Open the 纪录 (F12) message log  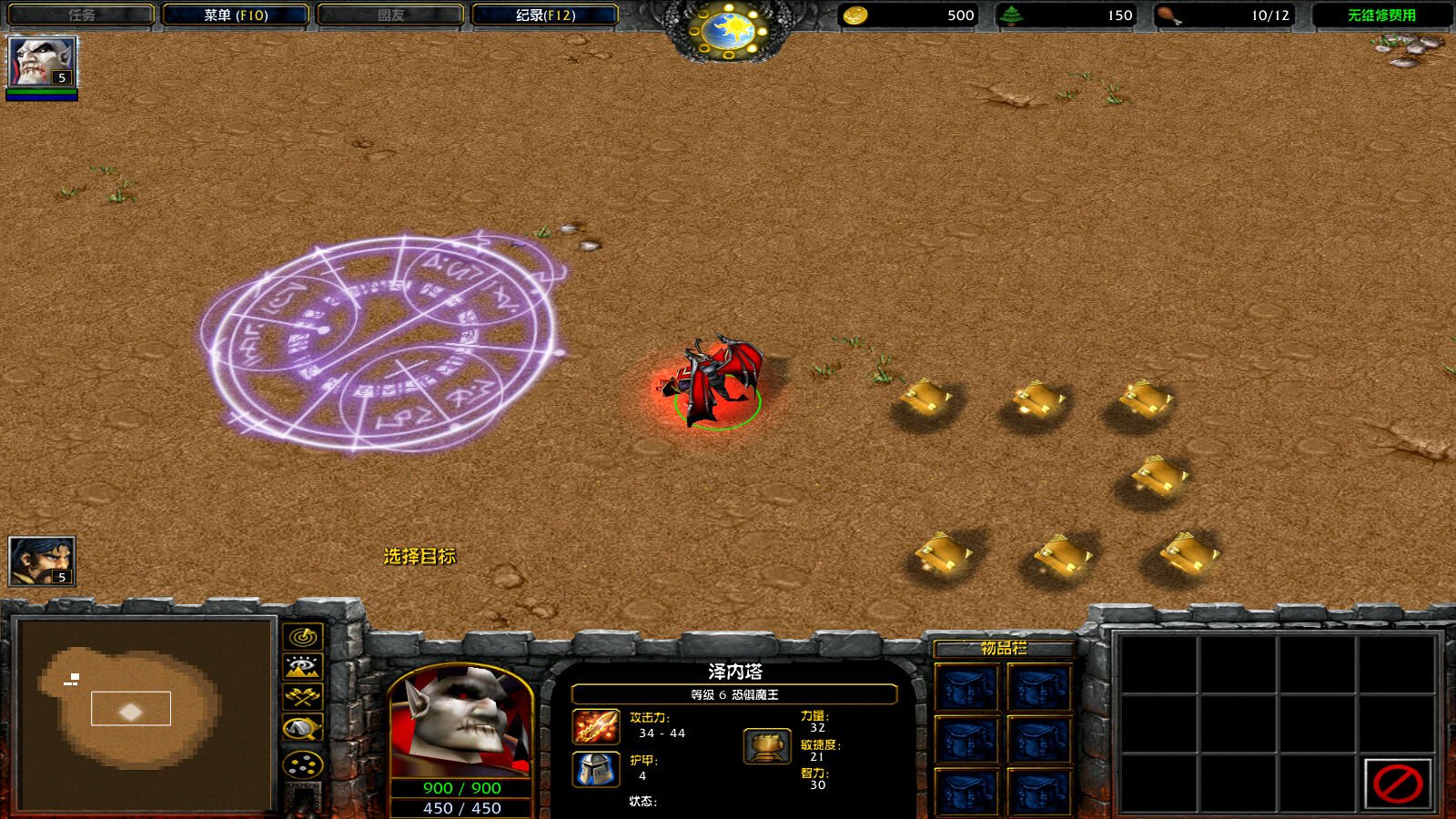tap(545, 15)
